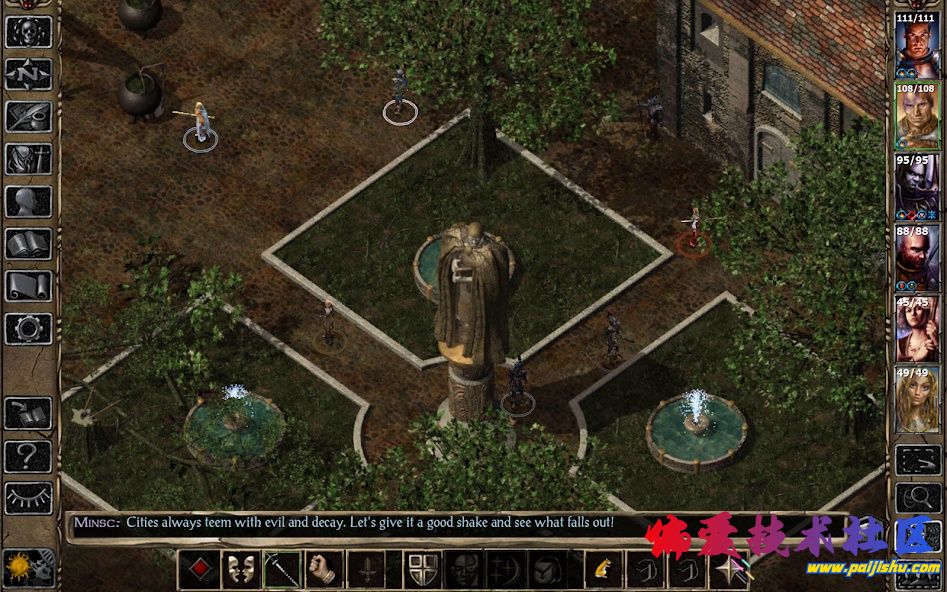Open the mage spellbook button
Image resolution: width=947 pixels, height=592 pixels.
(28, 243)
